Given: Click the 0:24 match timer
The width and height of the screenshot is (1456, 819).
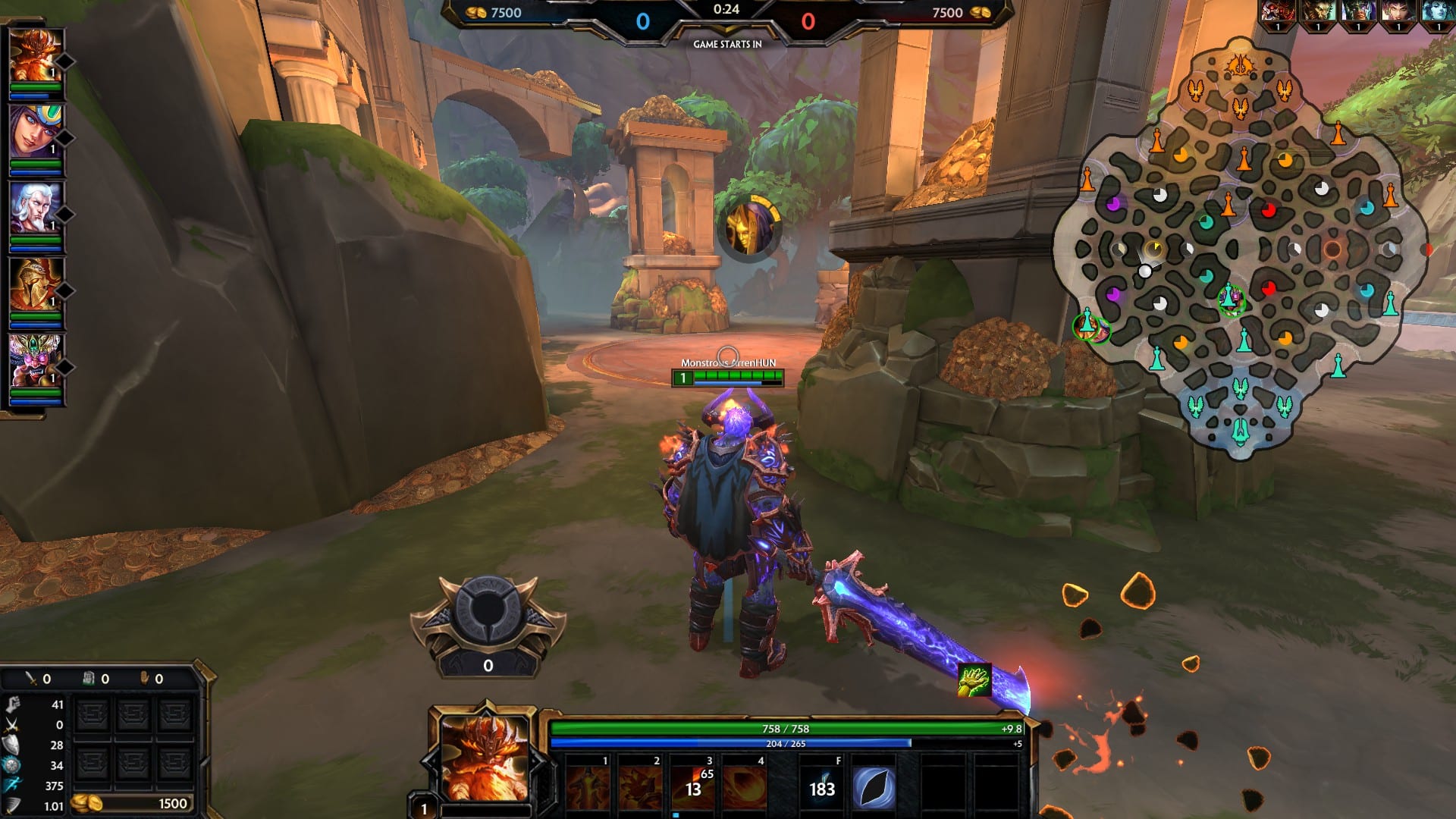Looking at the screenshot, I should tap(726, 11).
